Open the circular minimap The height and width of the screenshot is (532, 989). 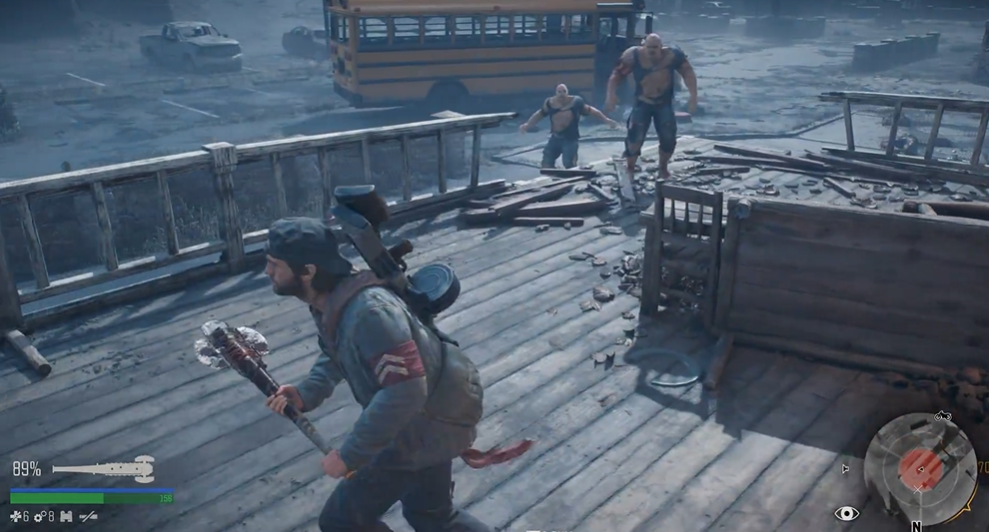(919, 466)
